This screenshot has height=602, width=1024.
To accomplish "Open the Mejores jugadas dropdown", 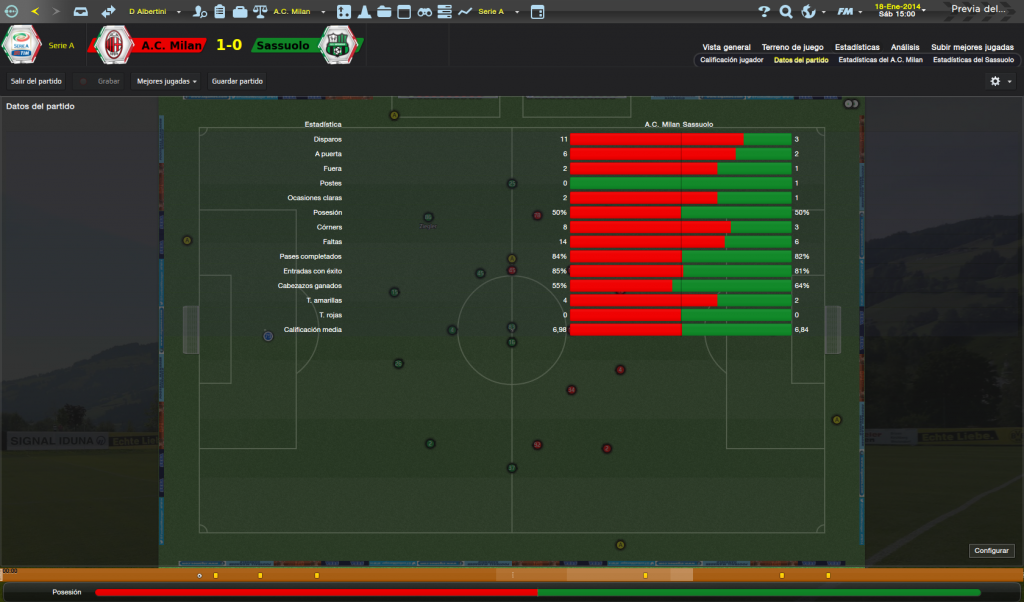I will [x=166, y=81].
